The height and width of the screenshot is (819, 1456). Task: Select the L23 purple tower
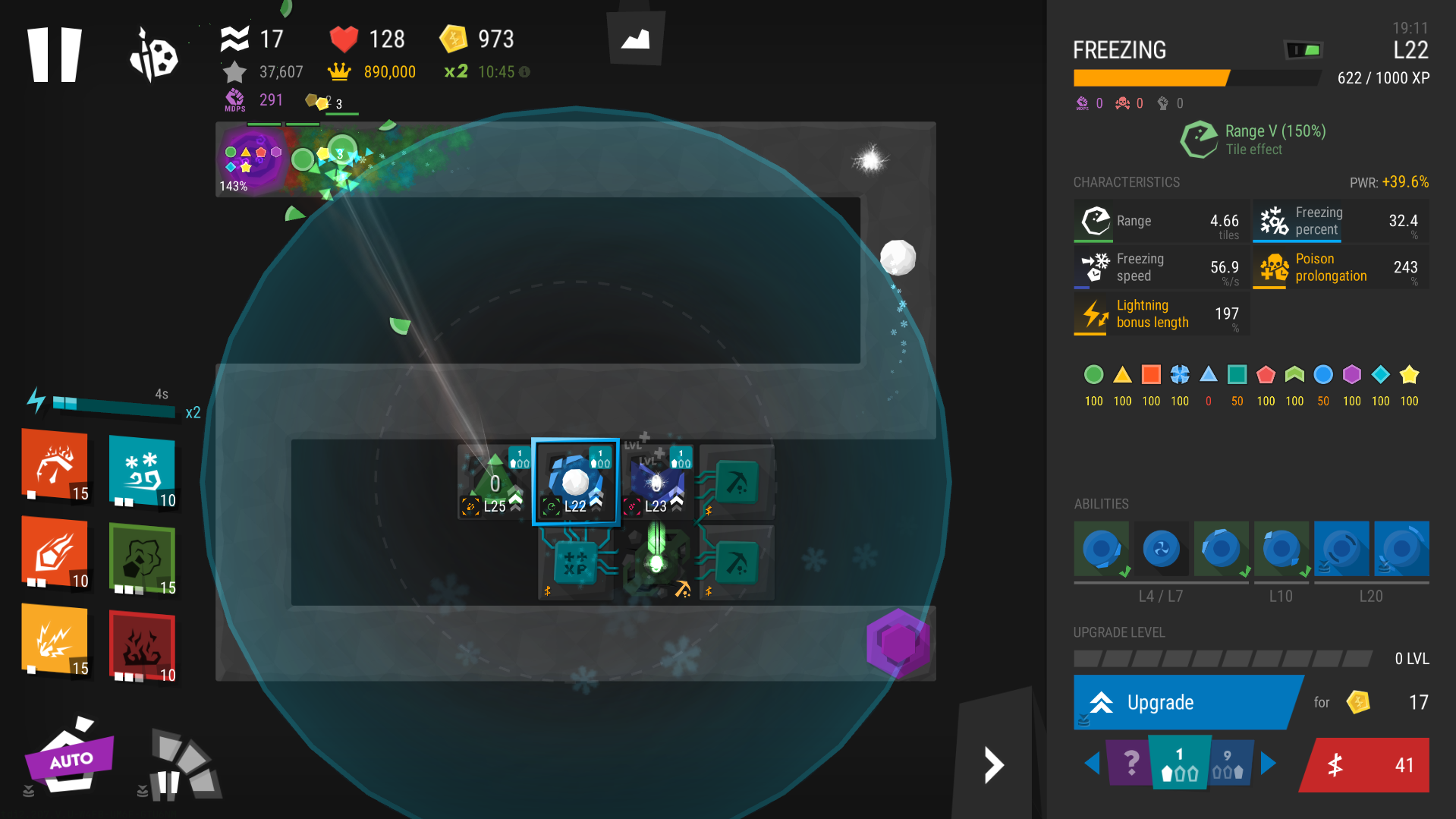click(656, 482)
